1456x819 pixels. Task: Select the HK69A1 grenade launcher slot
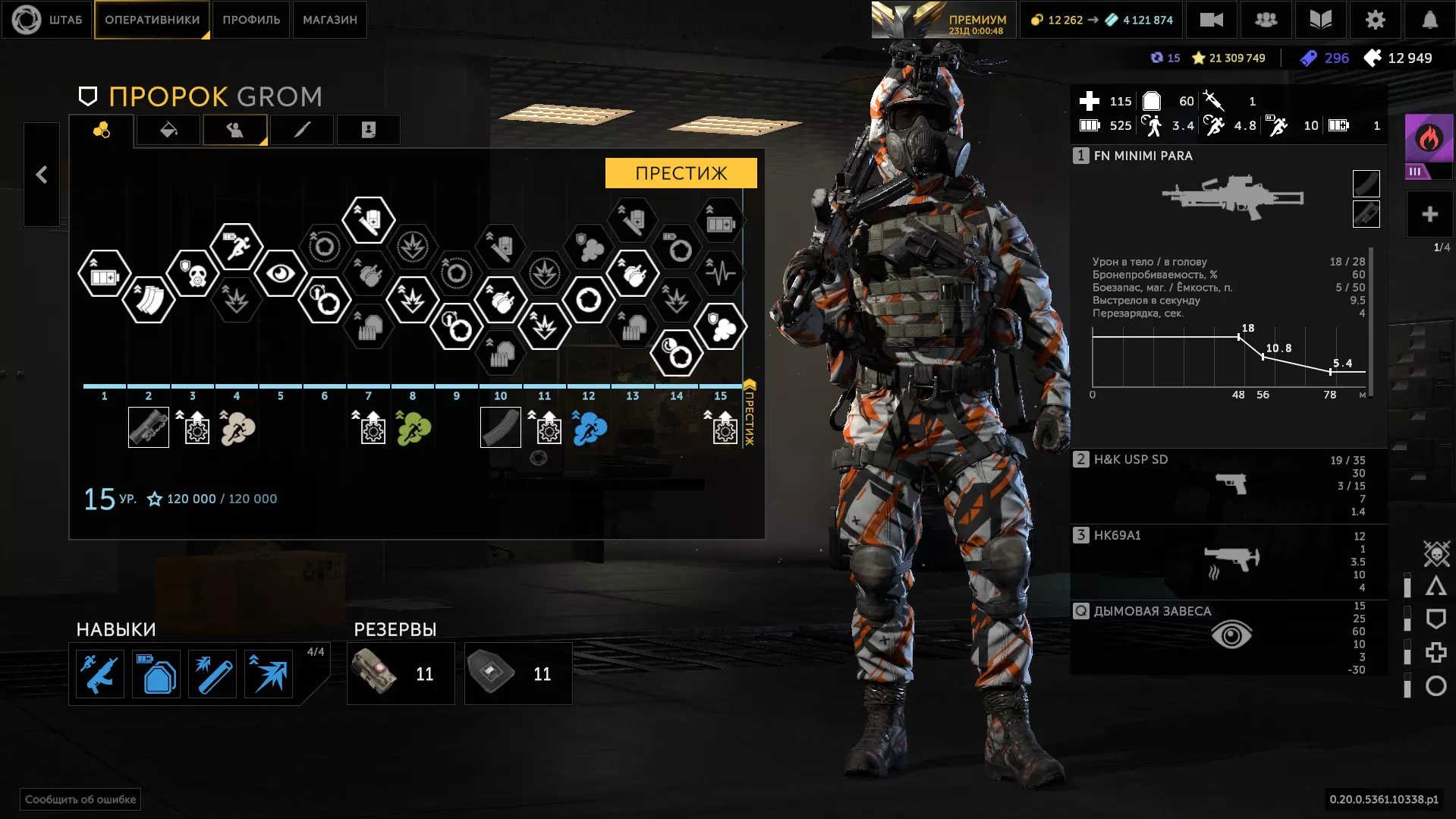1229,560
